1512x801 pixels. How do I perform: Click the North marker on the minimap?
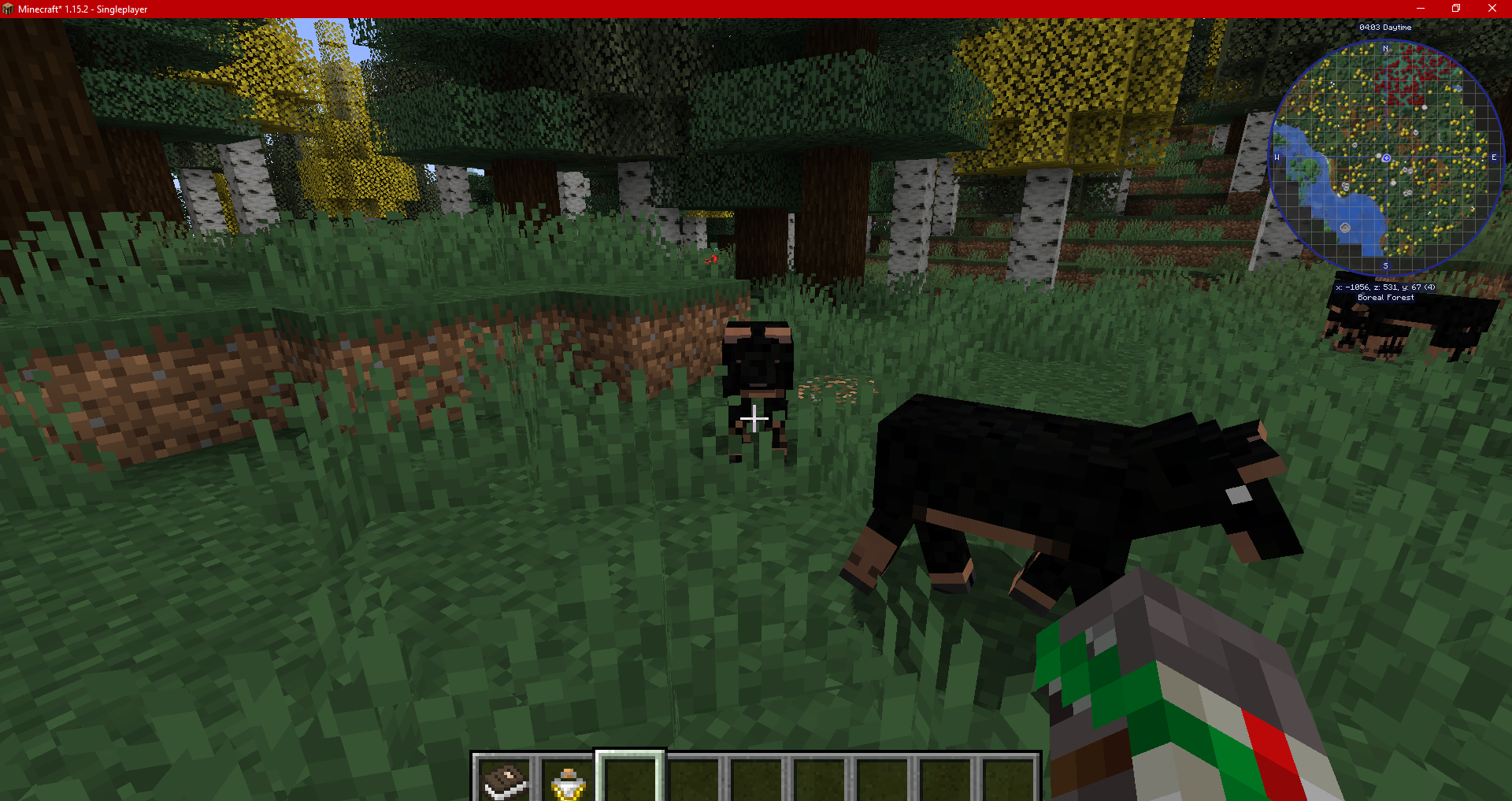point(1385,47)
